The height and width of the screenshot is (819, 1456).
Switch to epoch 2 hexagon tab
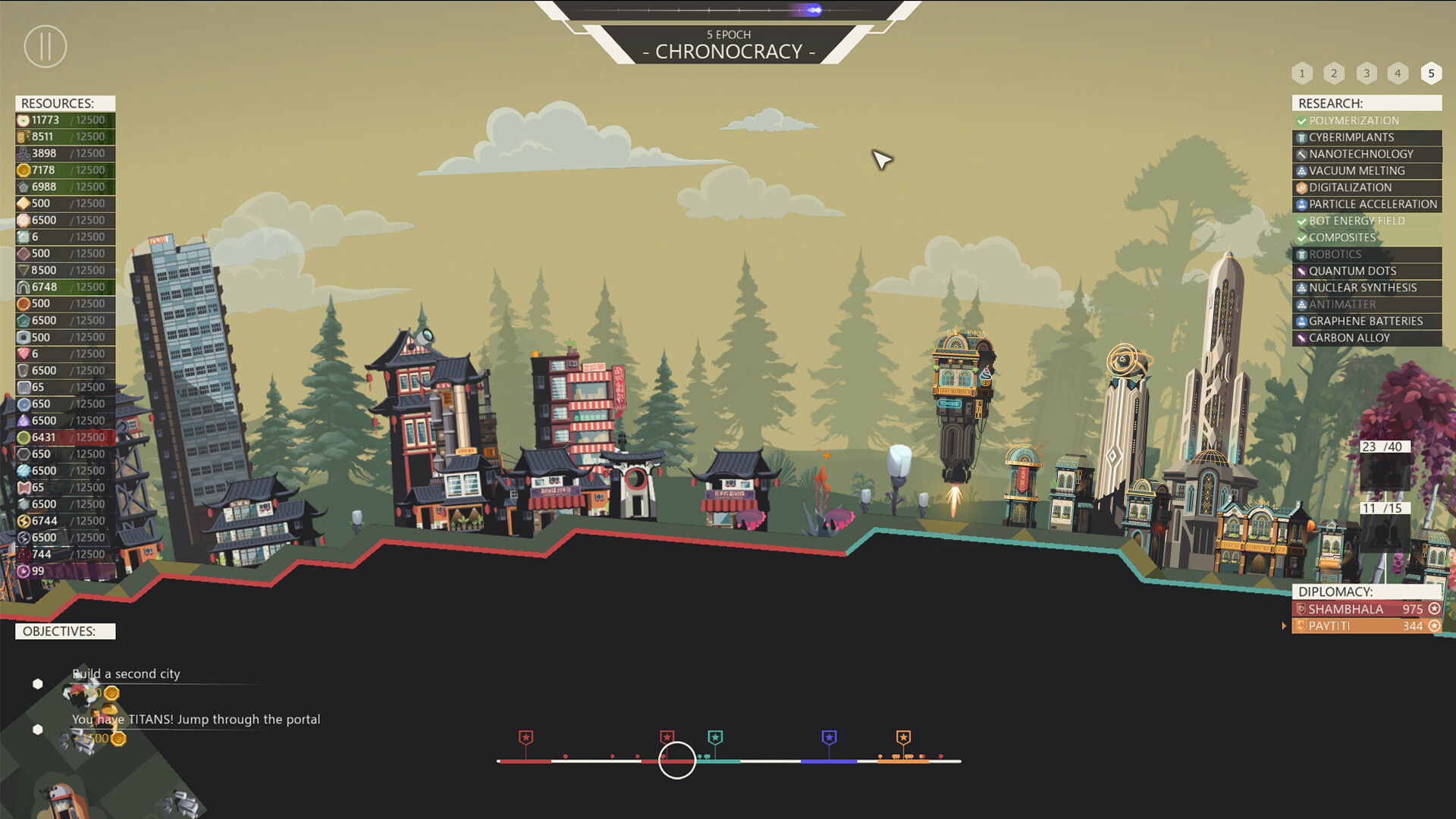[1334, 74]
